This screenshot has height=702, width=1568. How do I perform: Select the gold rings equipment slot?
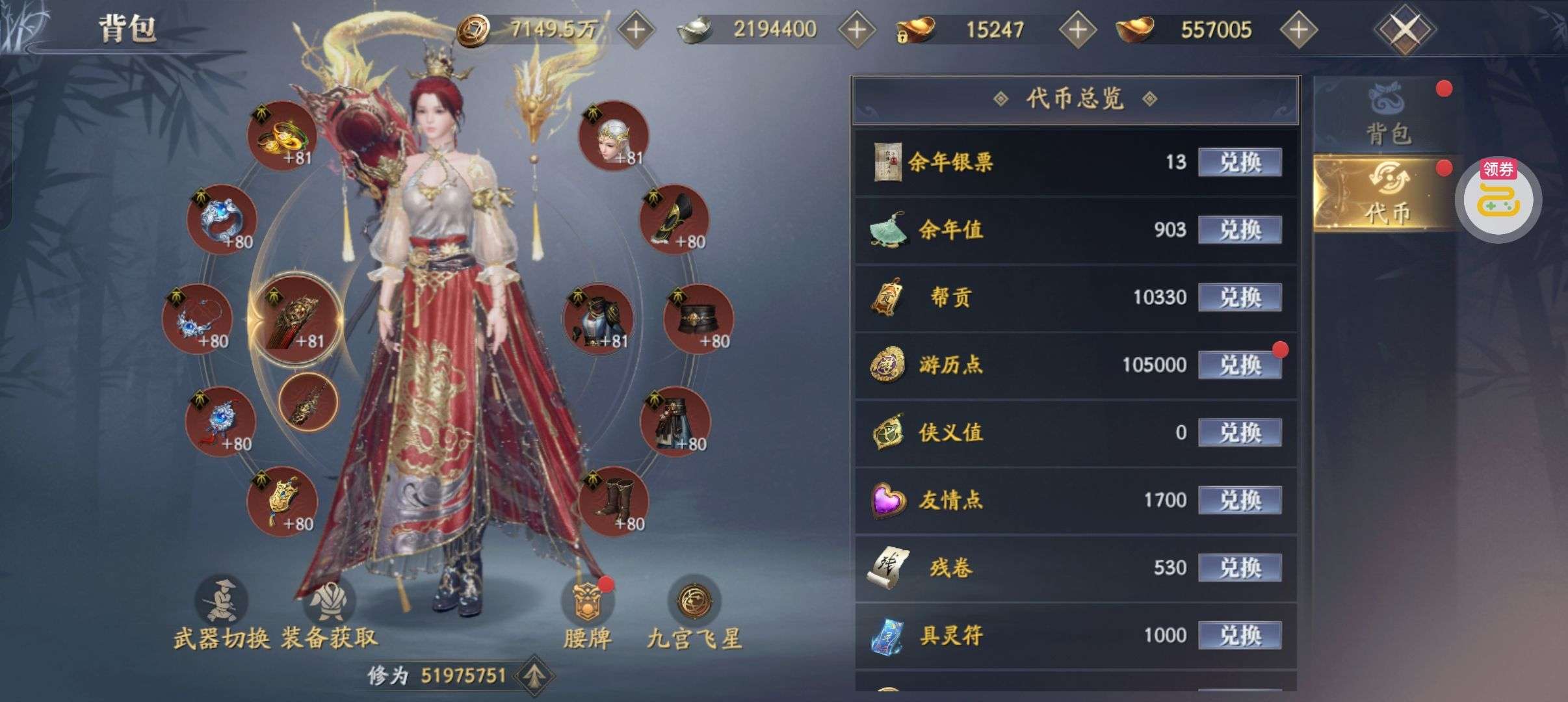(282, 136)
